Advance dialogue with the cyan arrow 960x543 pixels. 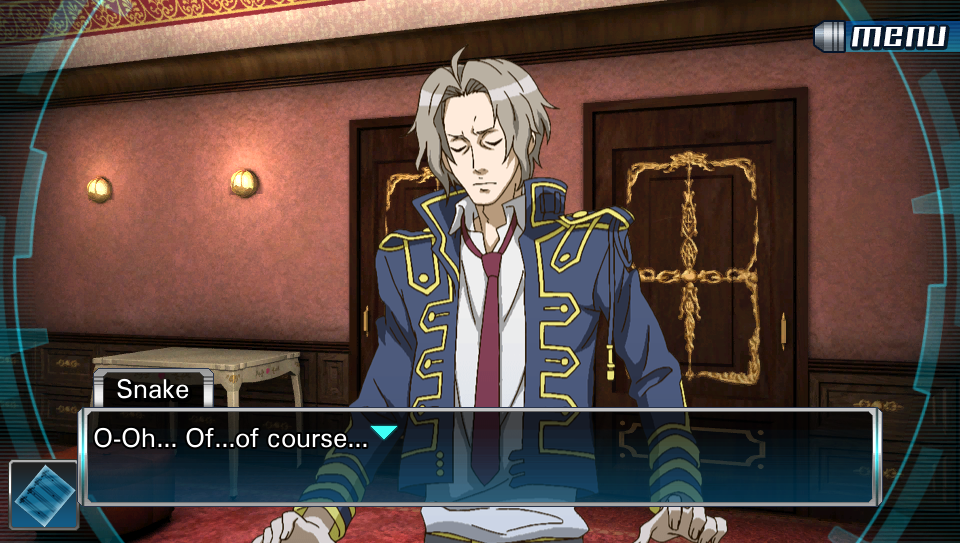(x=384, y=432)
